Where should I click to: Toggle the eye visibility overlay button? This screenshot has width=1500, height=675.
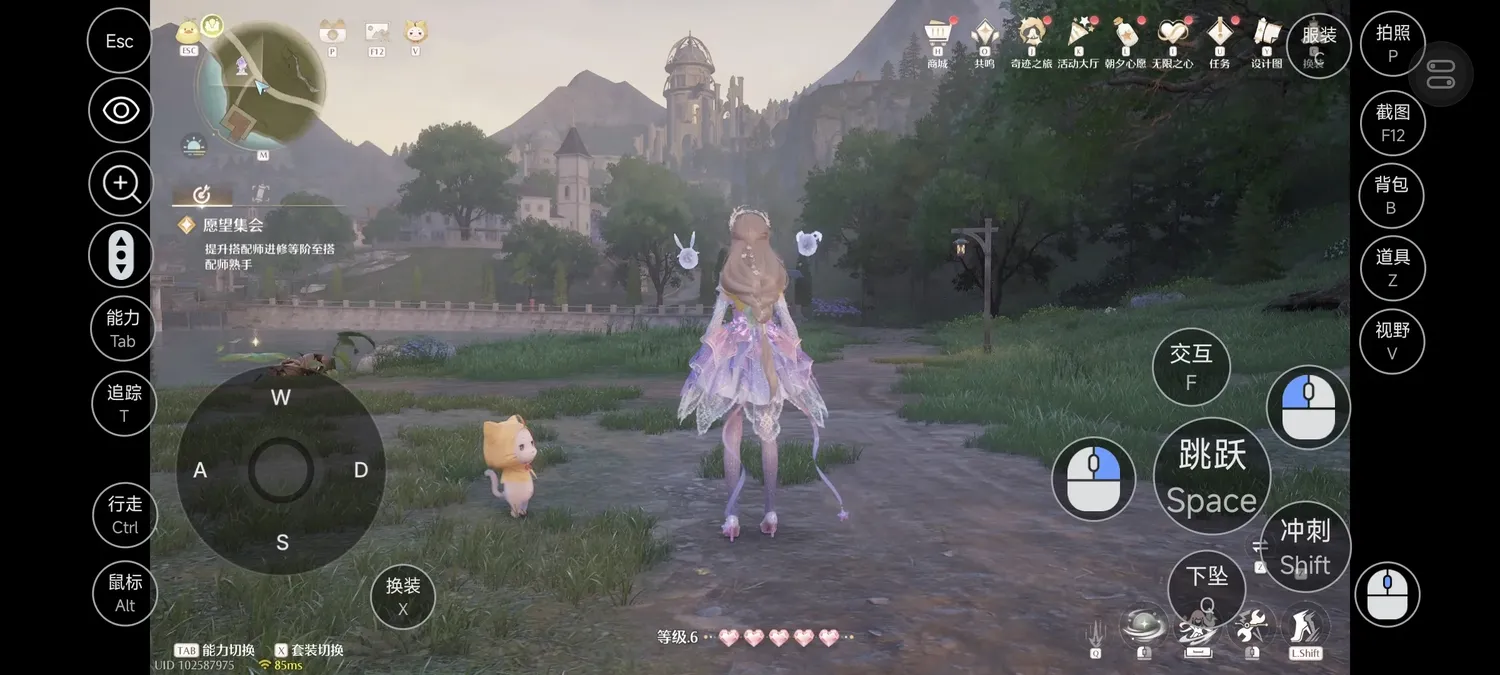tap(121, 110)
